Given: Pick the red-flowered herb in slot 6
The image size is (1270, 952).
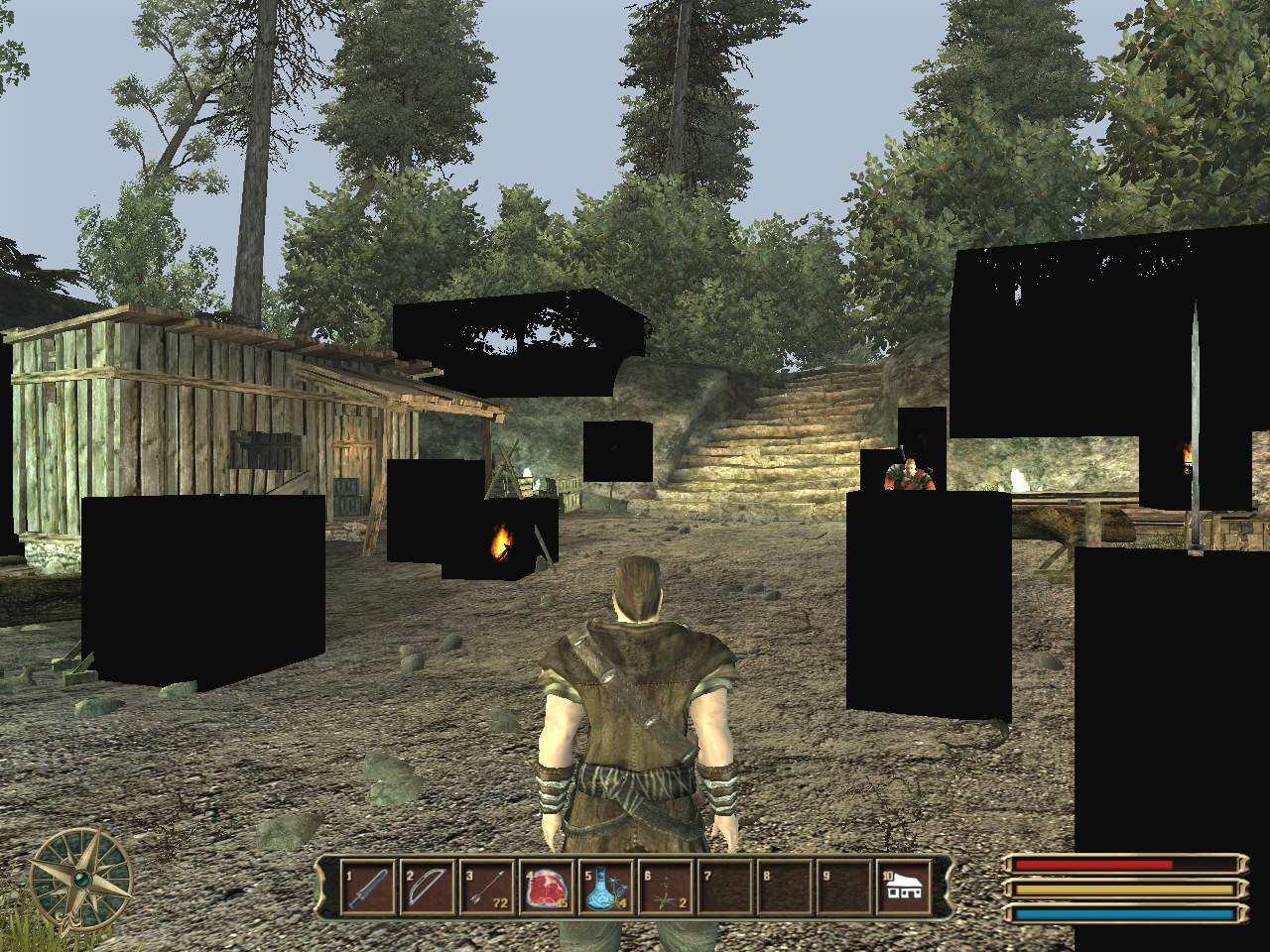Looking at the screenshot, I should click(666, 888).
